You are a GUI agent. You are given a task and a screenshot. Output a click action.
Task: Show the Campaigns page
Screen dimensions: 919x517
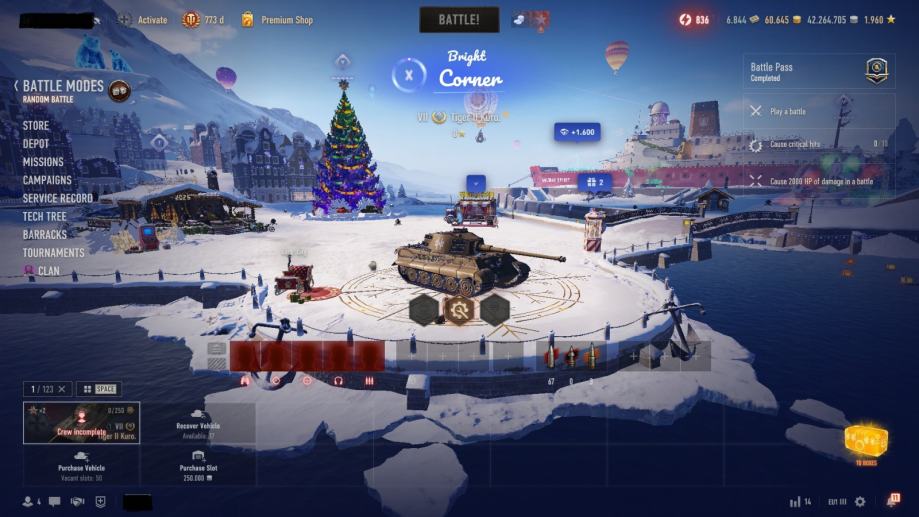(x=47, y=180)
